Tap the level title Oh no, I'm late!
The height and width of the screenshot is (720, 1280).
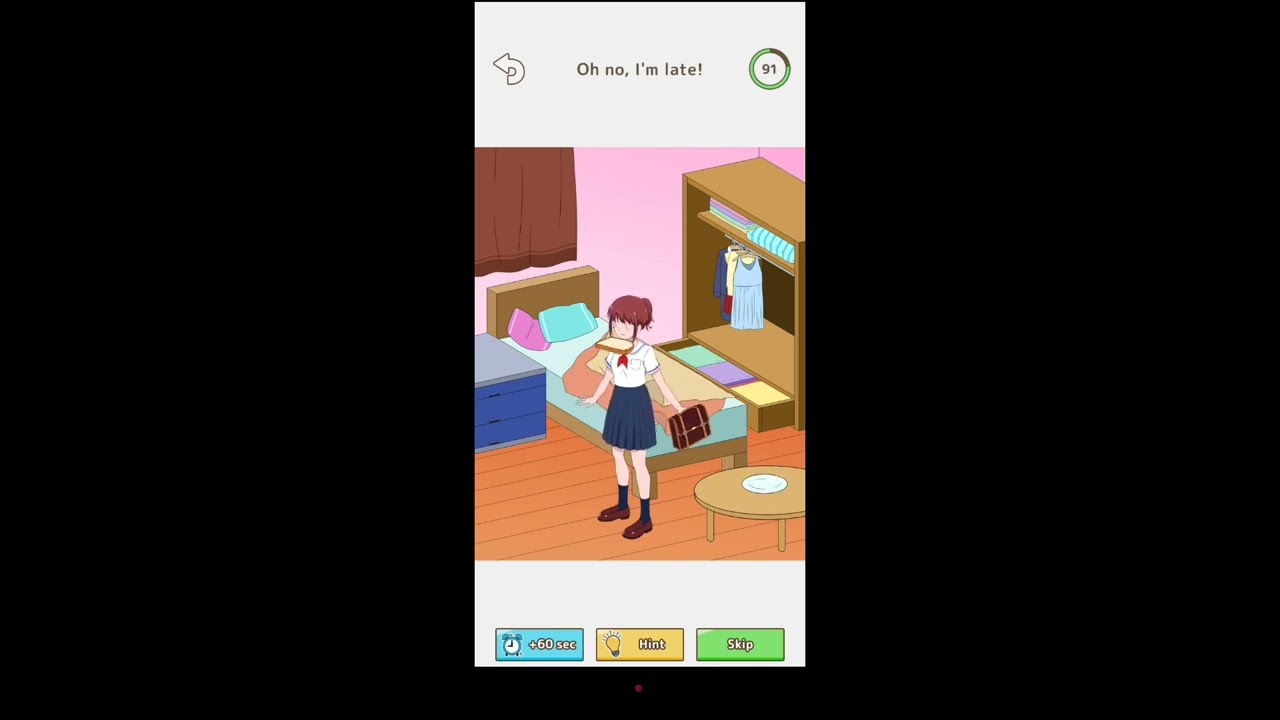(639, 69)
